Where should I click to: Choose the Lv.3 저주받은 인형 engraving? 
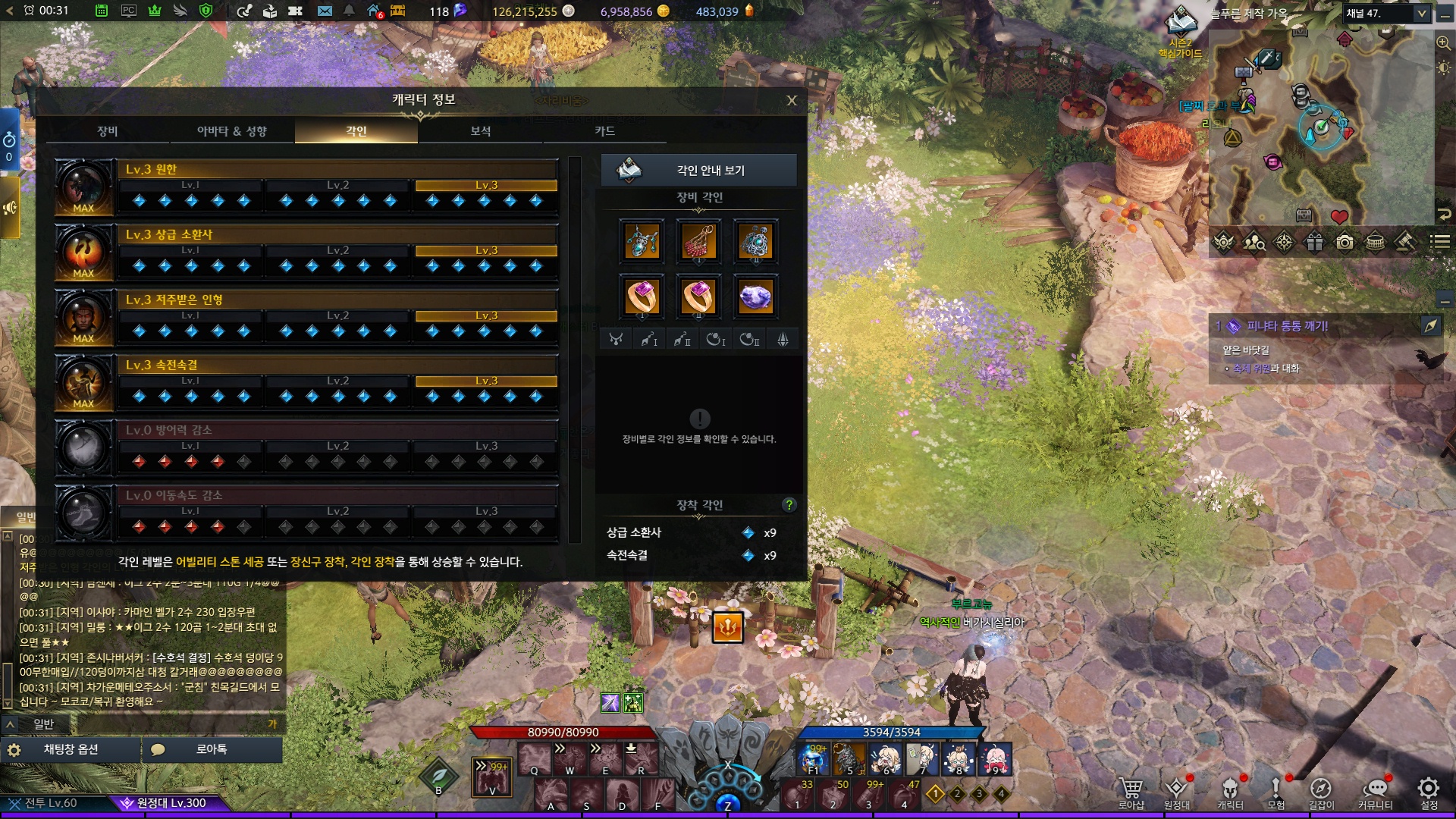(337, 300)
